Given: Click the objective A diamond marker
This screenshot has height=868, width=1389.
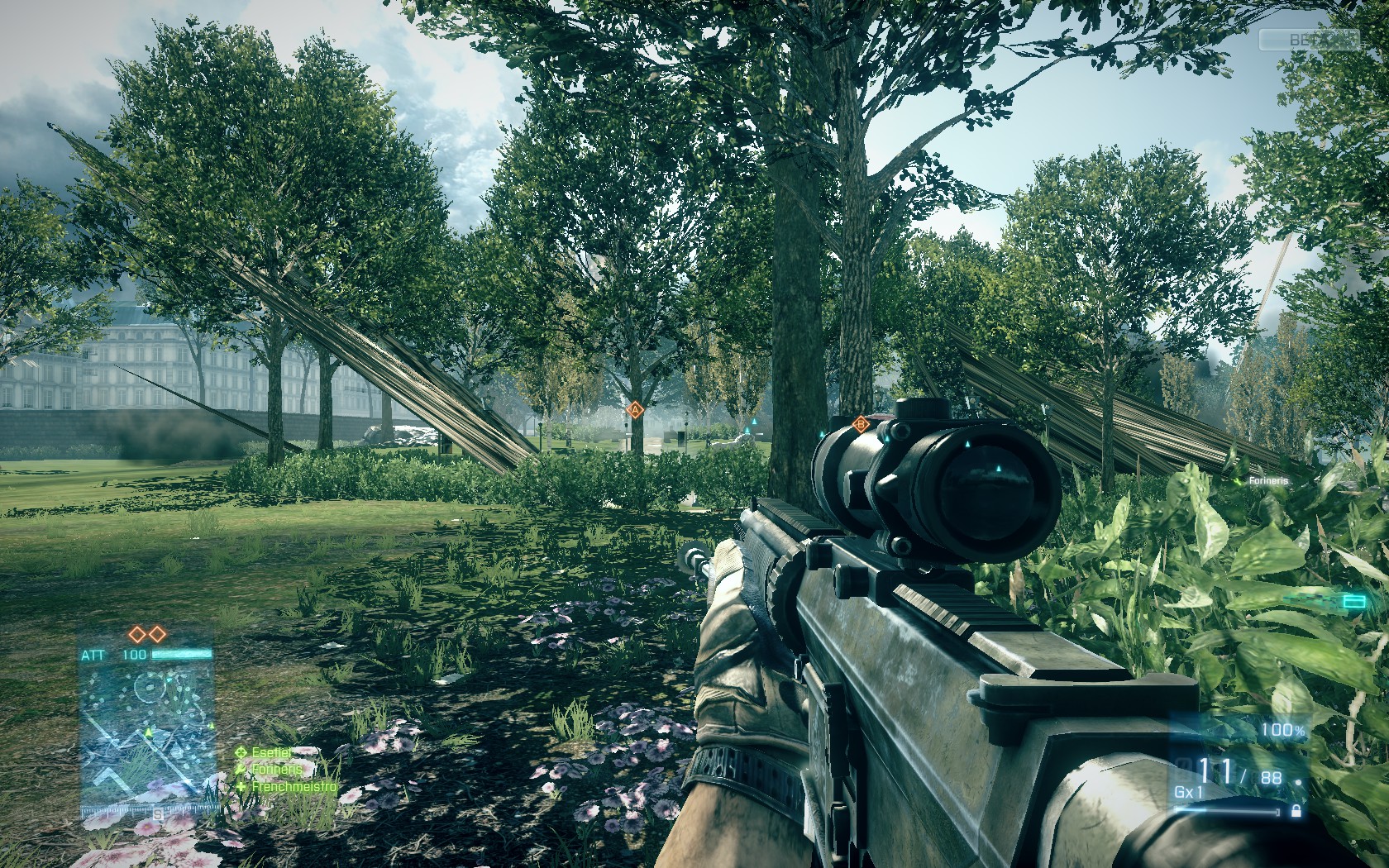Looking at the screenshot, I should click(x=635, y=408).
